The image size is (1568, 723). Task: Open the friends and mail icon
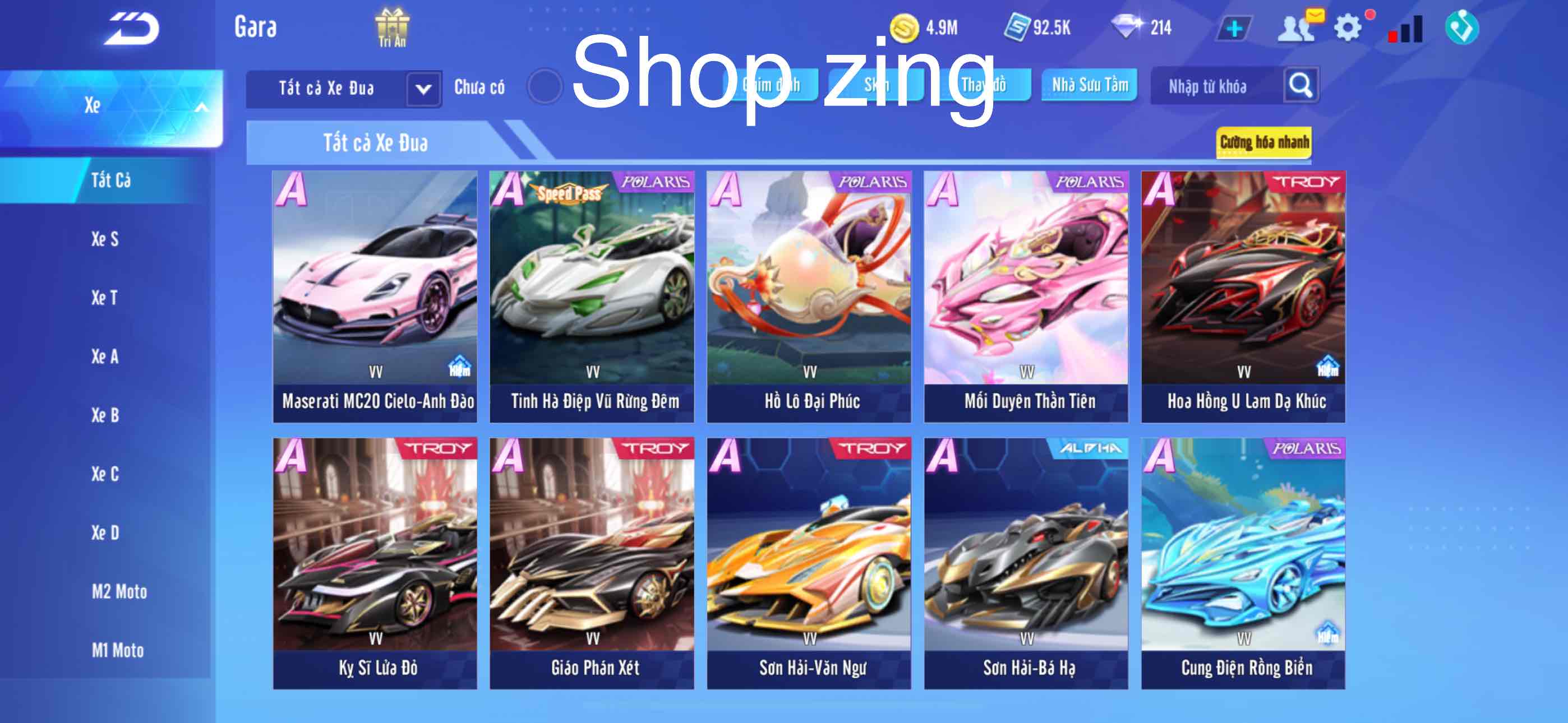click(1297, 26)
